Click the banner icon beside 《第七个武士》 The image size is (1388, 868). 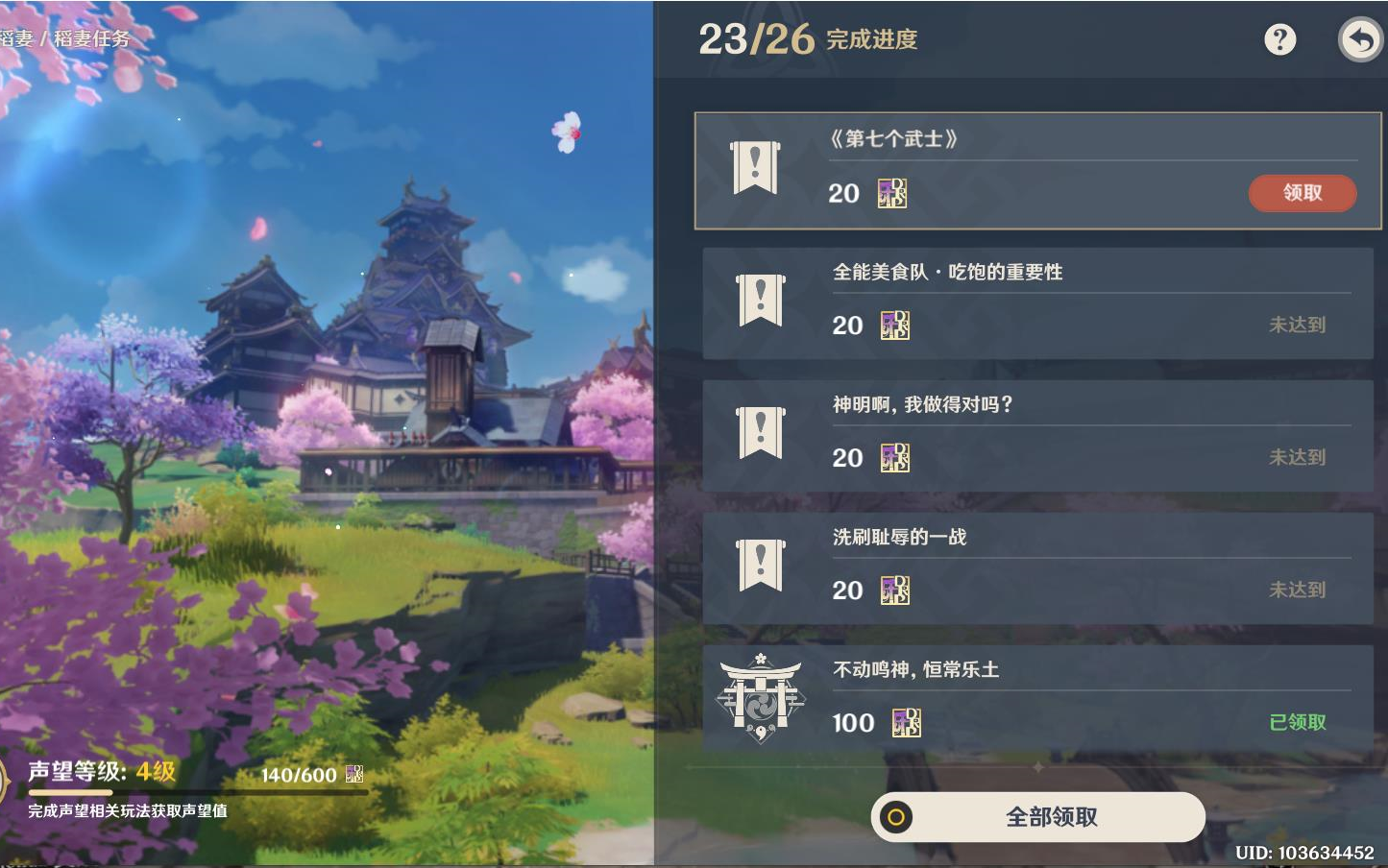tap(755, 169)
